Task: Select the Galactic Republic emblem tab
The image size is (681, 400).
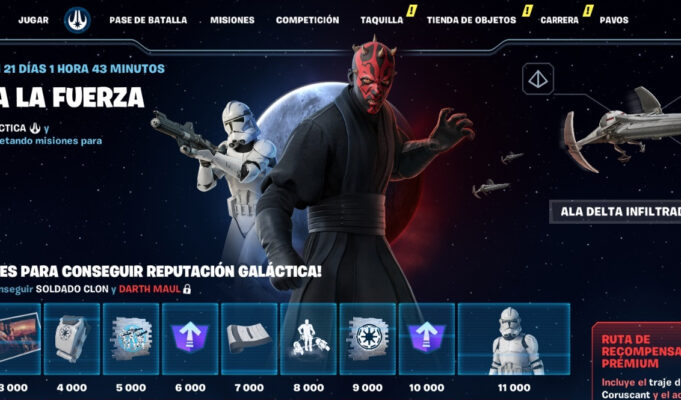Action: (x=77, y=20)
